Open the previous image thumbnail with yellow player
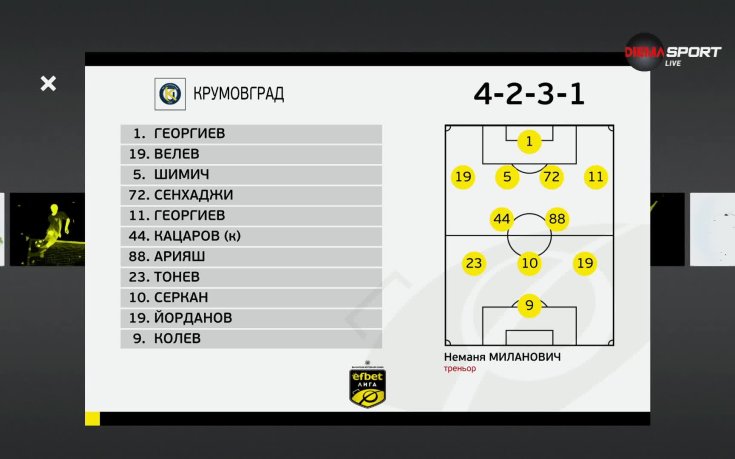The height and width of the screenshot is (459, 735). [x=45, y=229]
